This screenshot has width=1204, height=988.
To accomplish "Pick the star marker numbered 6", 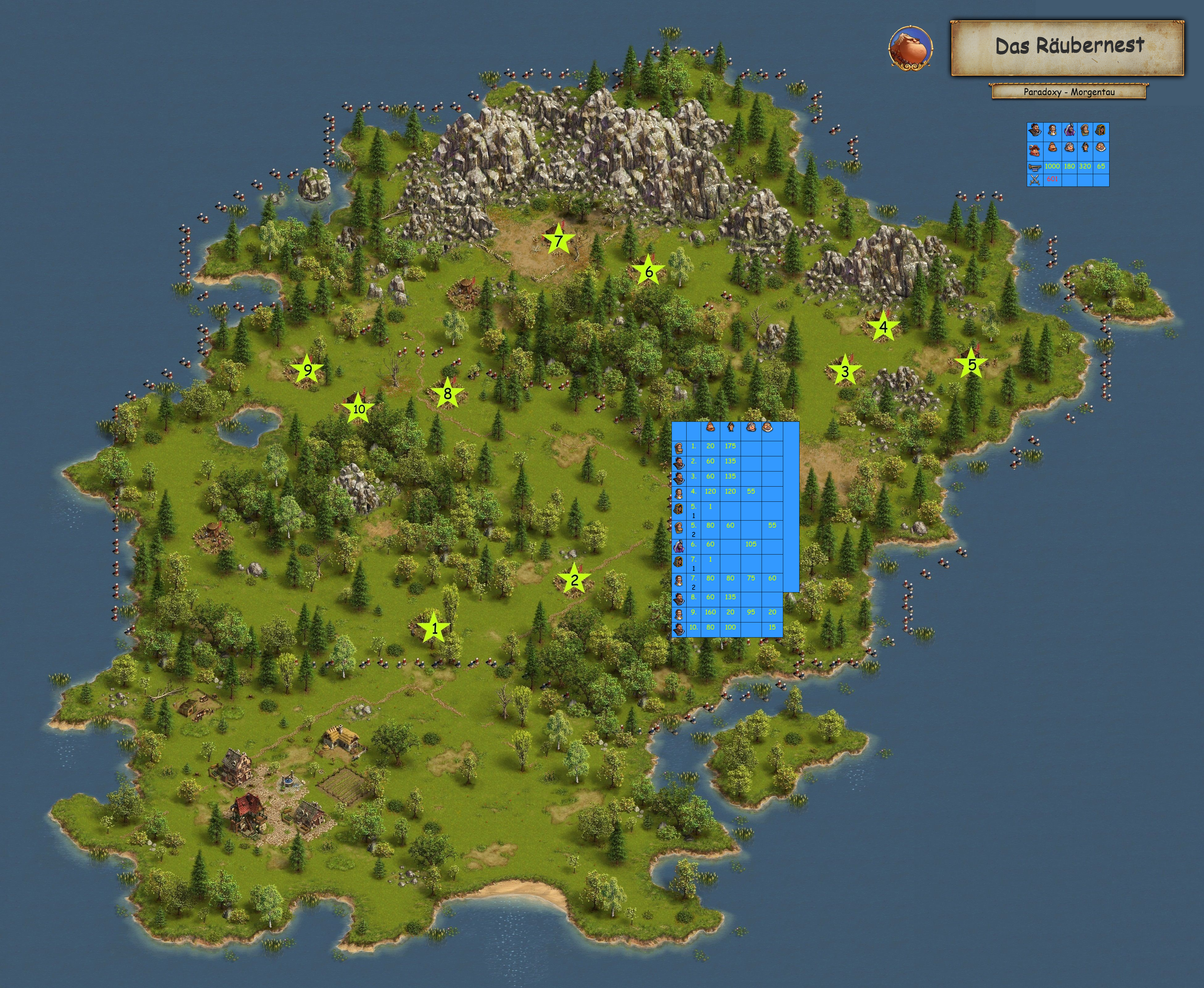I will coord(649,271).
